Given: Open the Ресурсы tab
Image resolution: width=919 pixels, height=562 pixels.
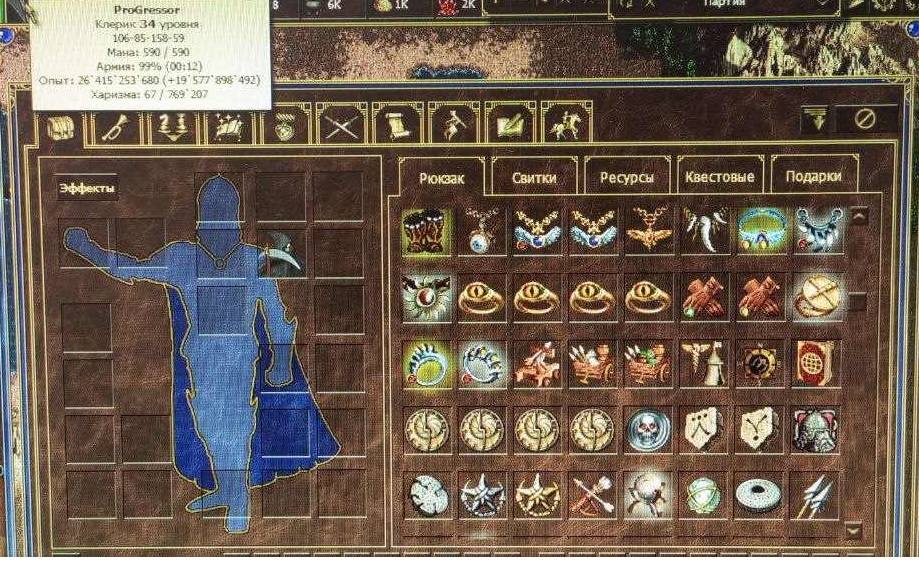Looking at the screenshot, I should coord(627,178).
